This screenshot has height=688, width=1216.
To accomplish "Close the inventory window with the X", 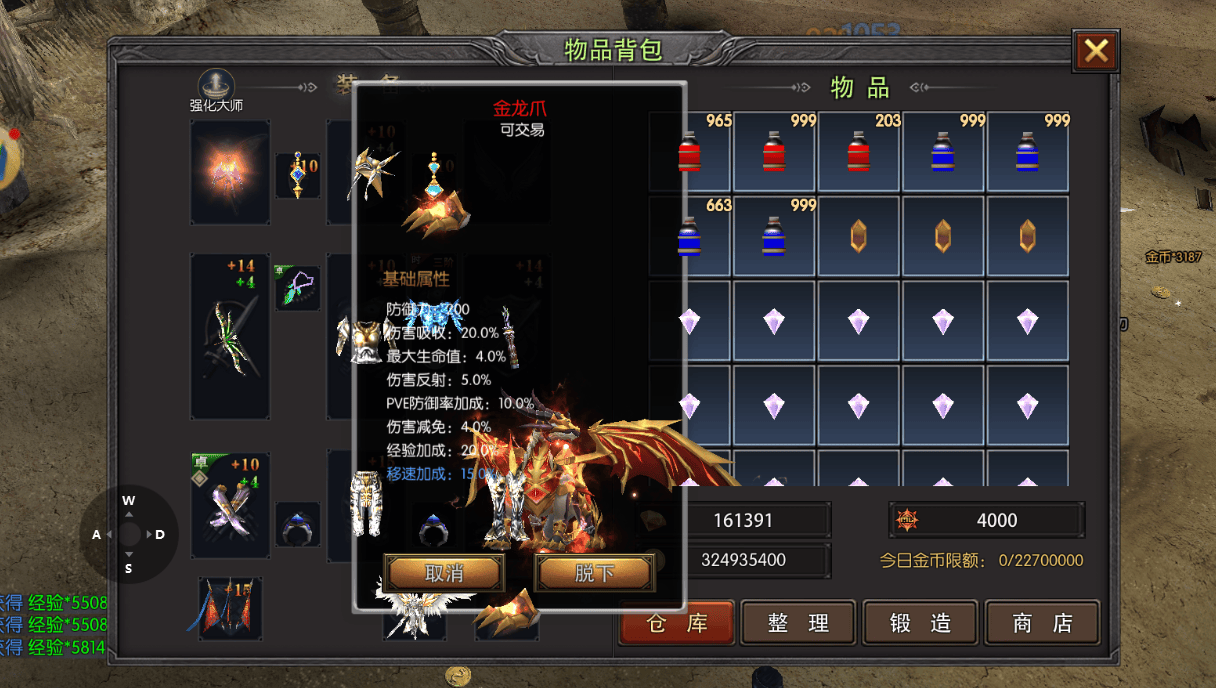I will click(1095, 50).
